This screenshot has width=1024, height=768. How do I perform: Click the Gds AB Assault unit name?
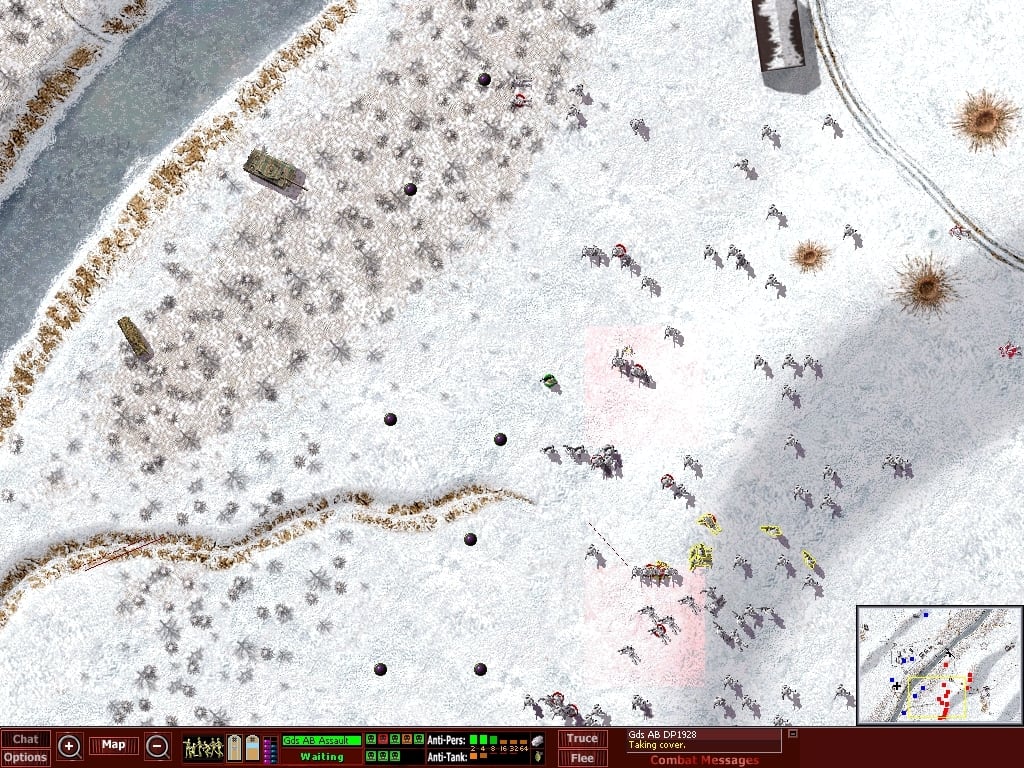[321, 740]
